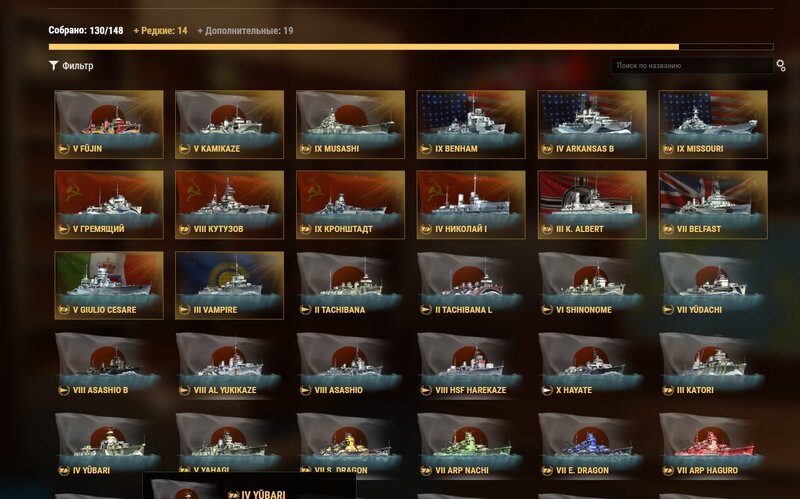800x499 pixels.
Task: Pick the IV Николай I ship card
Action: click(x=471, y=204)
